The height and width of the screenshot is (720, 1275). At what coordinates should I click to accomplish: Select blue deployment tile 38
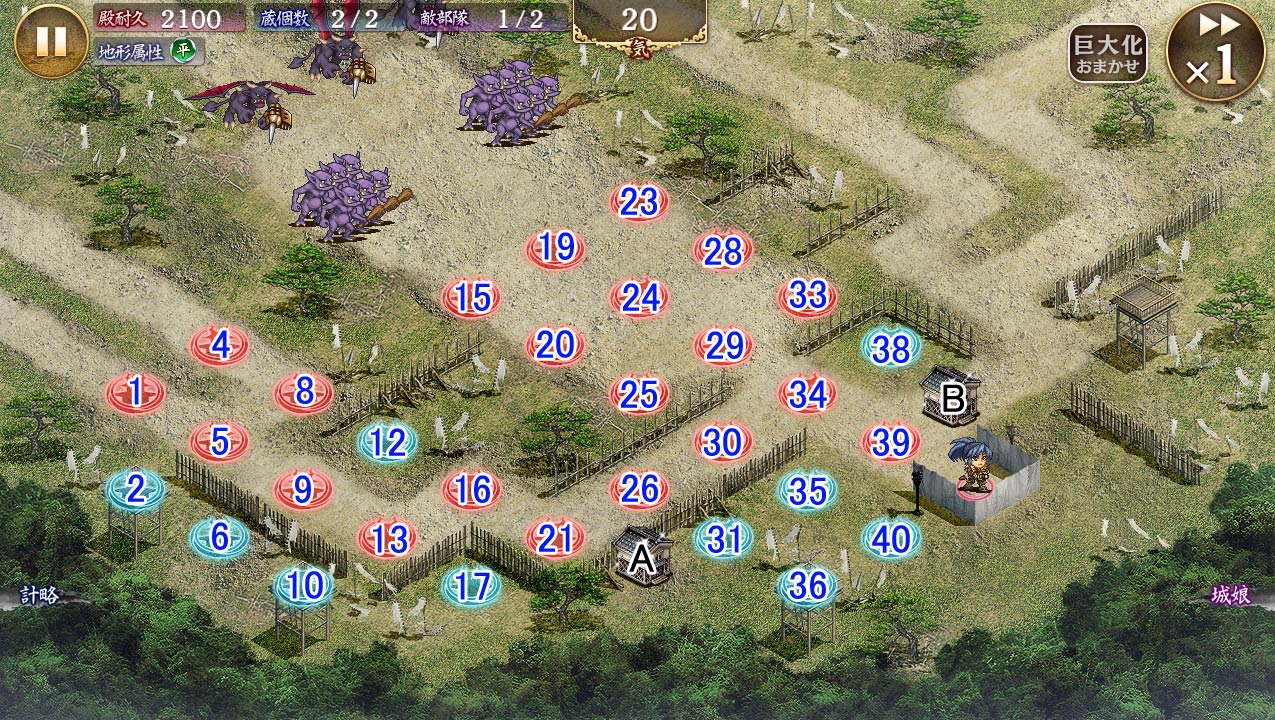tap(891, 348)
